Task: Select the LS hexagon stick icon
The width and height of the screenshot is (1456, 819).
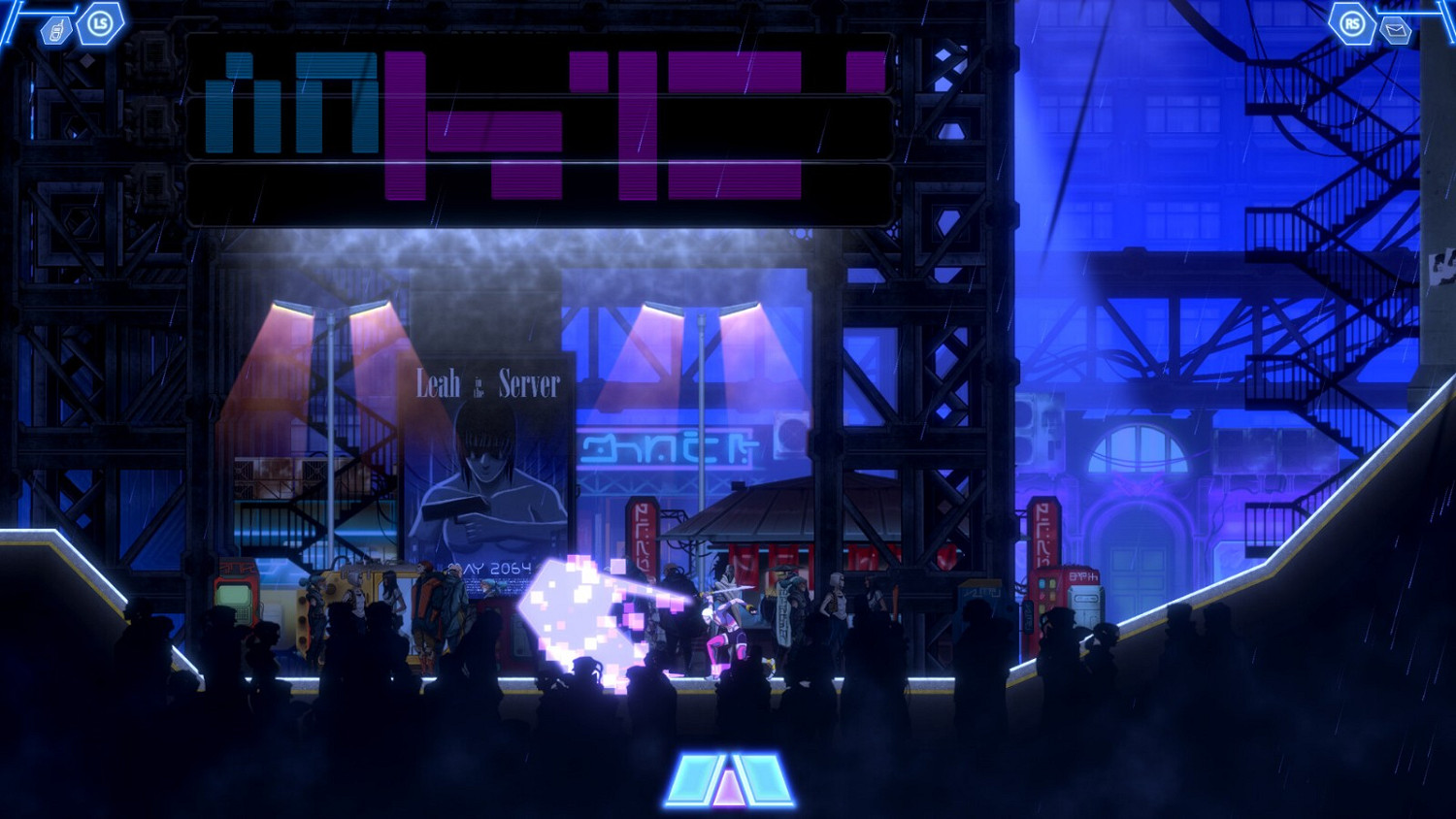Action: pyautogui.click(x=98, y=21)
